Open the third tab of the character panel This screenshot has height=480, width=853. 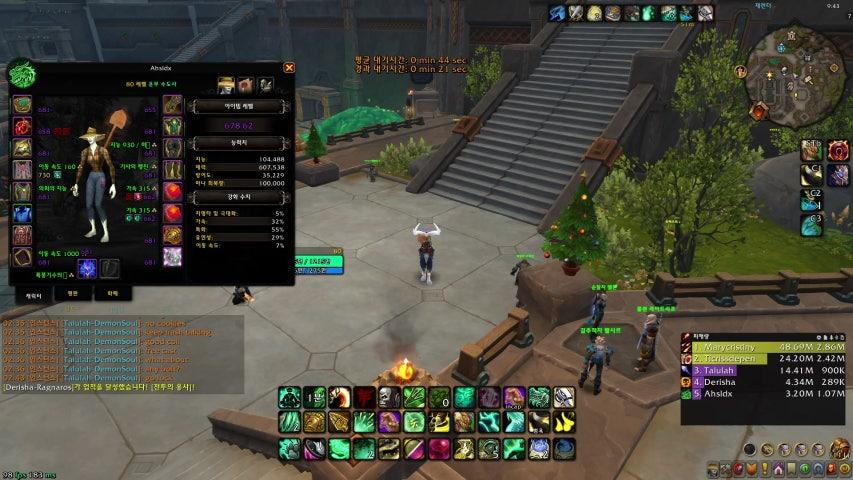click(x=112, y=295)
